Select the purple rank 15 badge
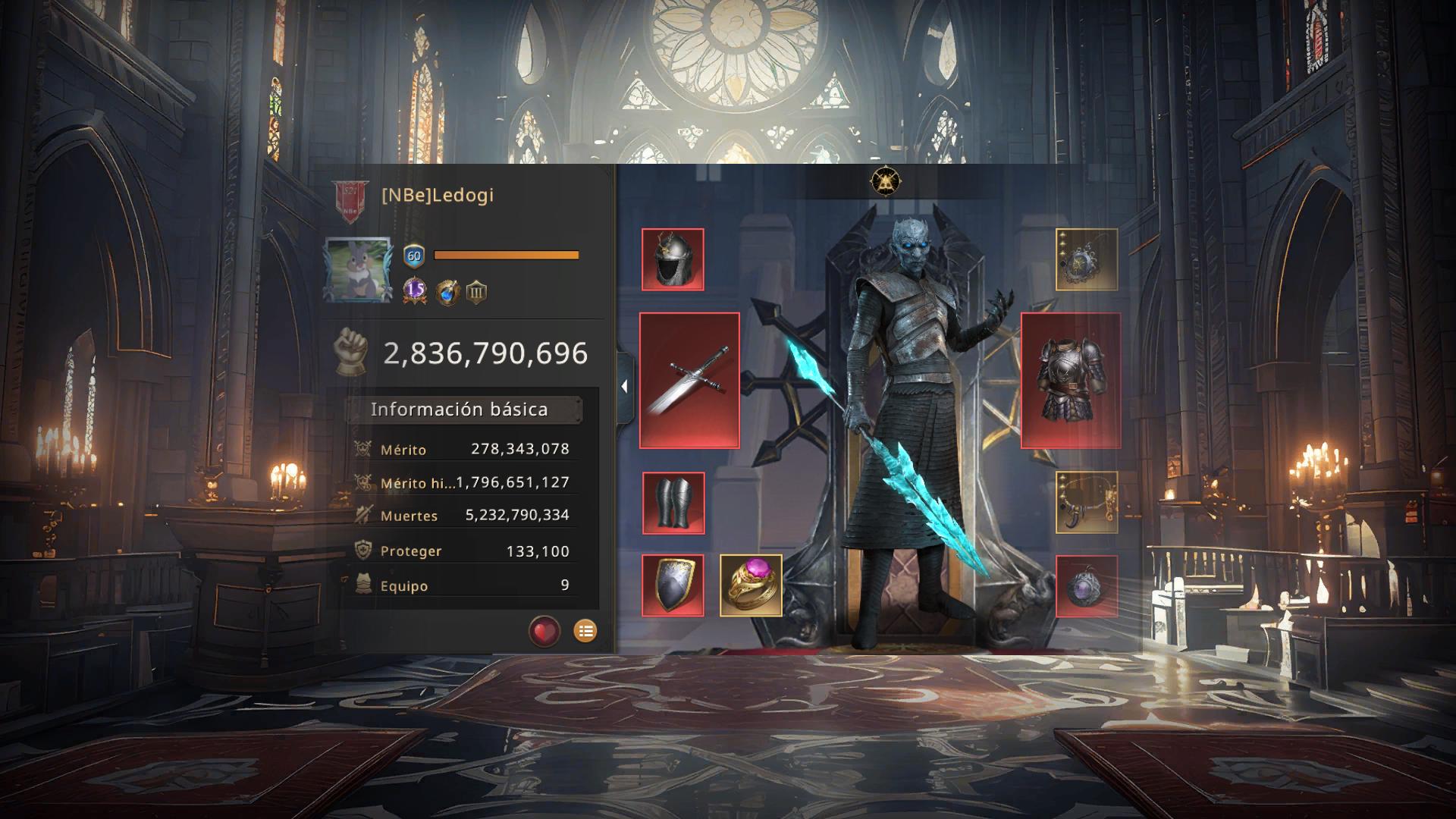 (415, 291)
